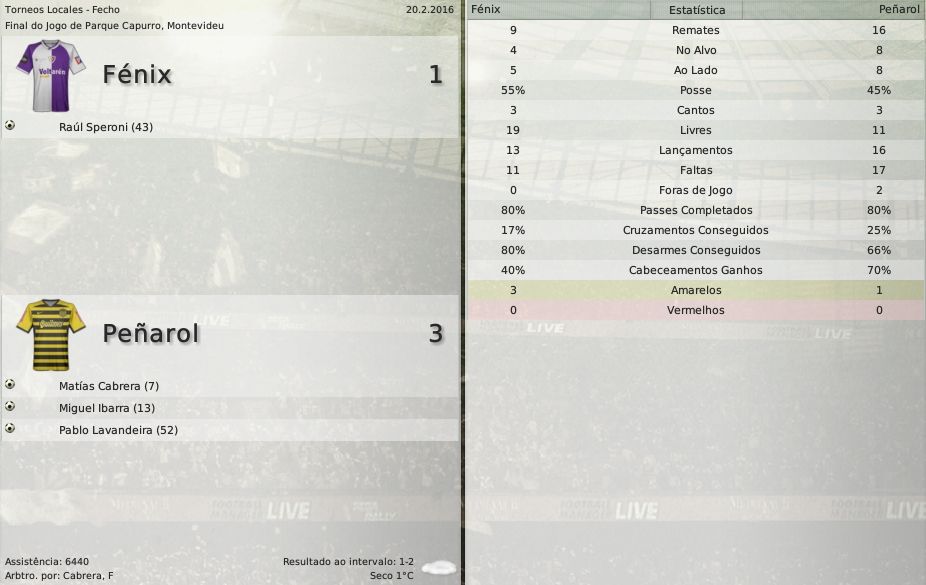The height and width of the screenshot is (585, 926).
Task: Select scorer Pablo Lavandeira
Action: (x=118, y=430)
